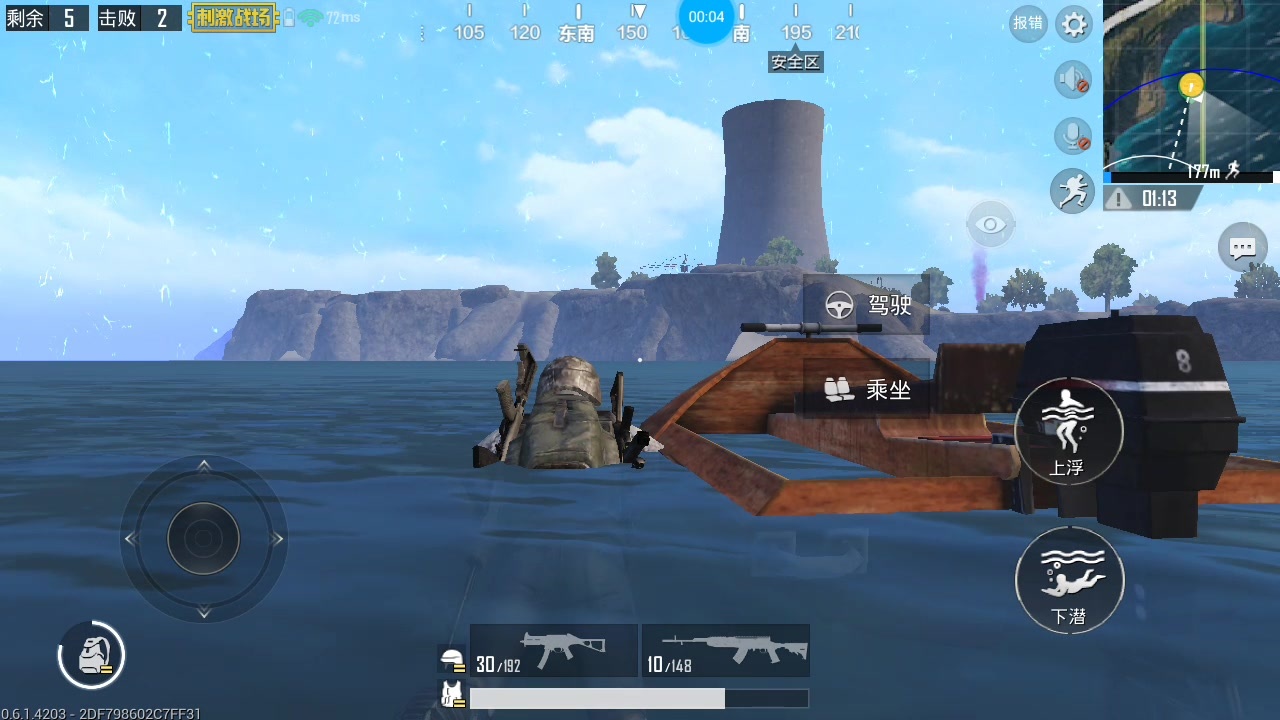Choose the 乘坐 (ride) seat button

coord(867,390)
